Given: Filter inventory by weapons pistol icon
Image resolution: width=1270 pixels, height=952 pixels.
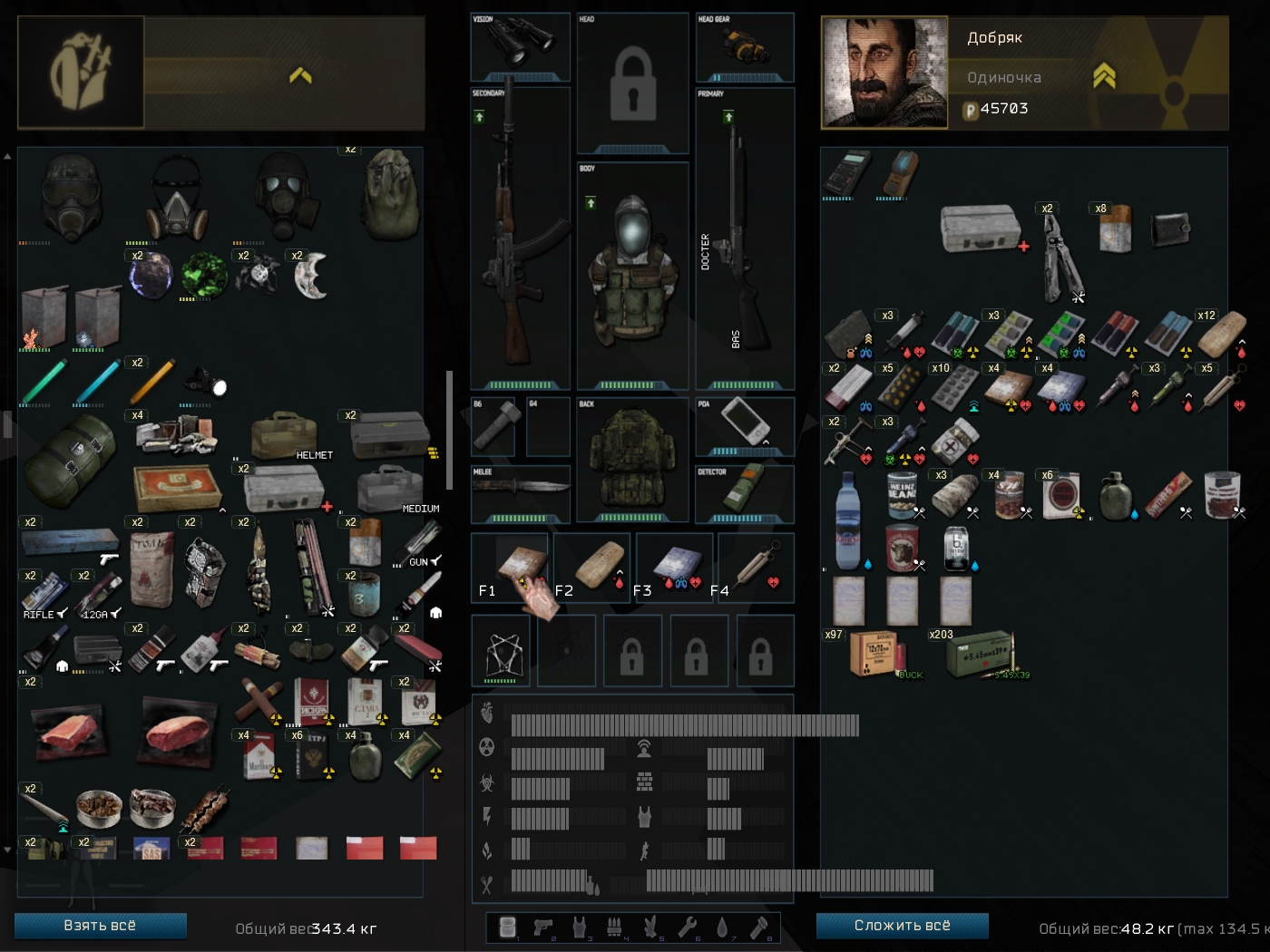Looking at the screenshot, I should click(543, 927).
